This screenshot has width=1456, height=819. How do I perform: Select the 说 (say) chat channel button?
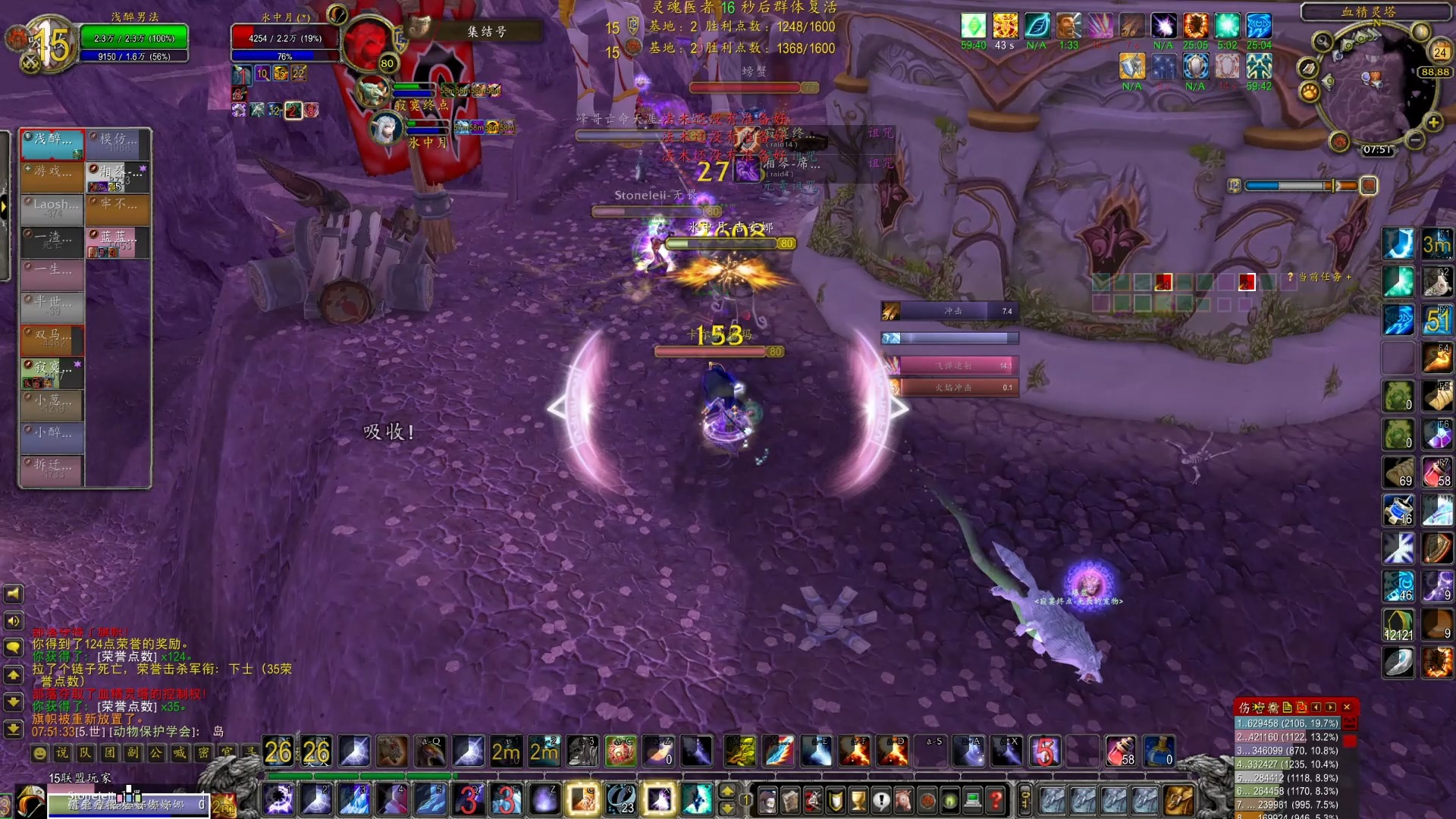click(x=62, y=753)
